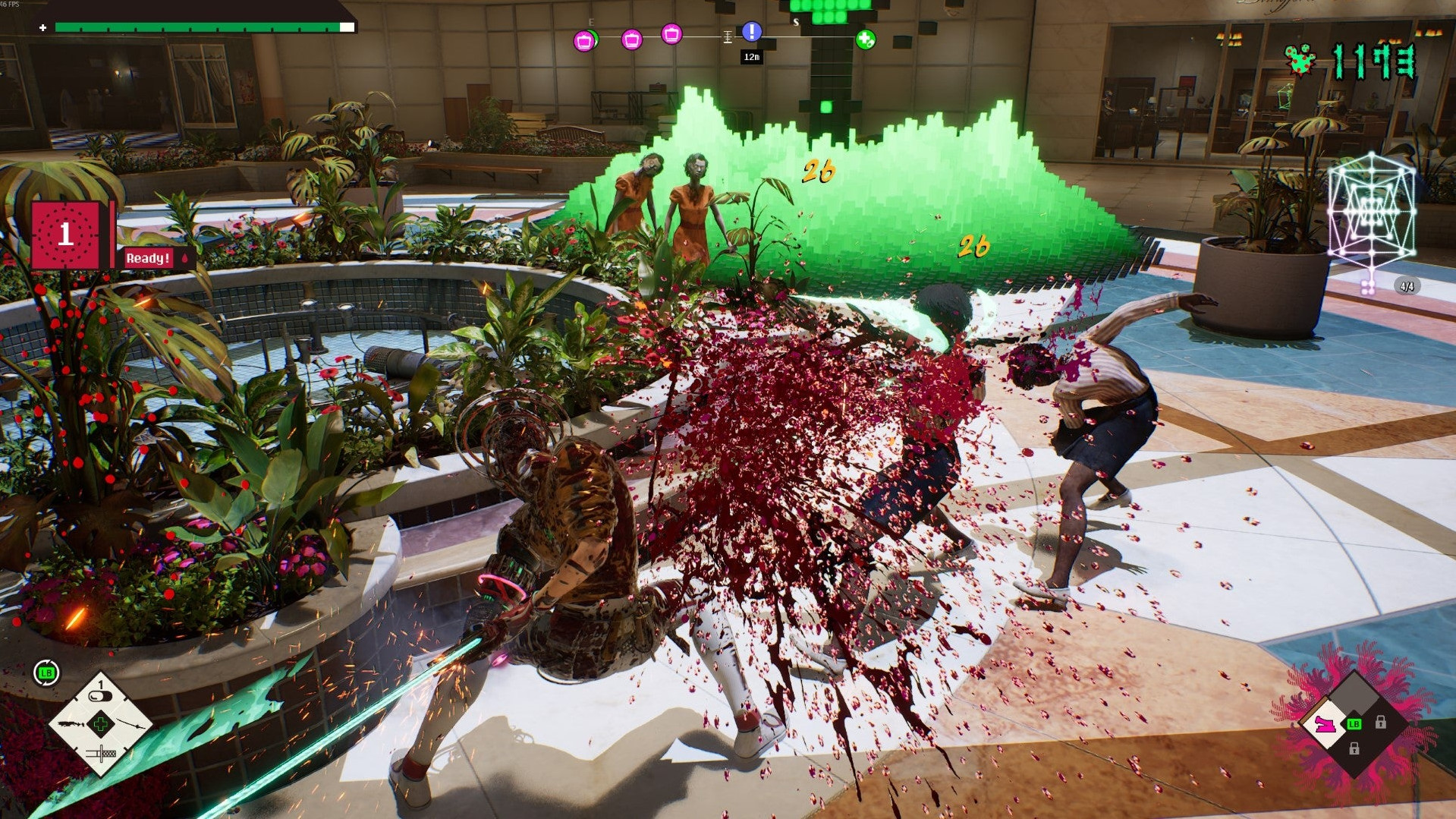Pick the long curved sword slot
This screenshot has height=819, width=1456.
[129, 724]
